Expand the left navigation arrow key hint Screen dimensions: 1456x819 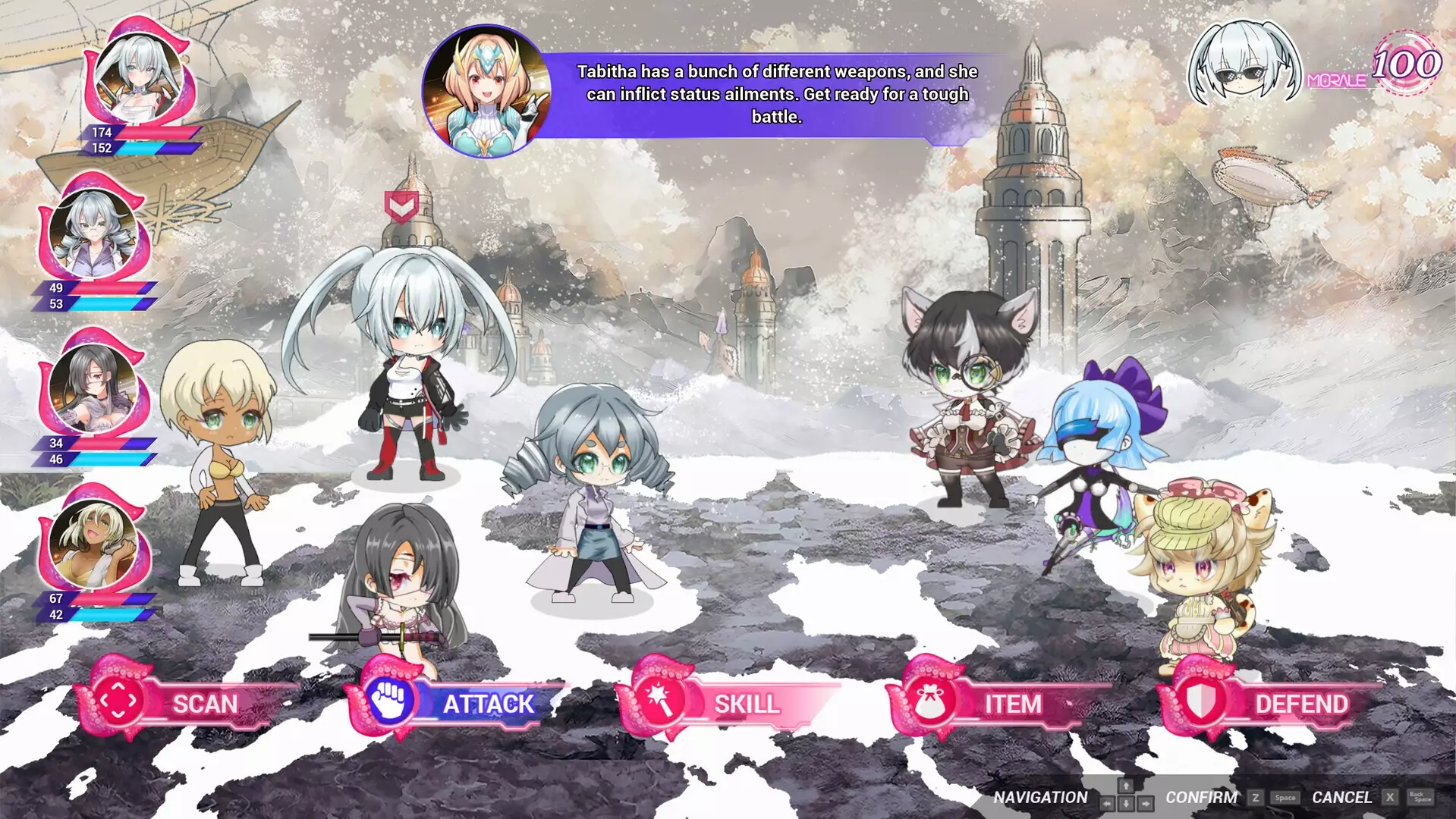coord(1108,803)
